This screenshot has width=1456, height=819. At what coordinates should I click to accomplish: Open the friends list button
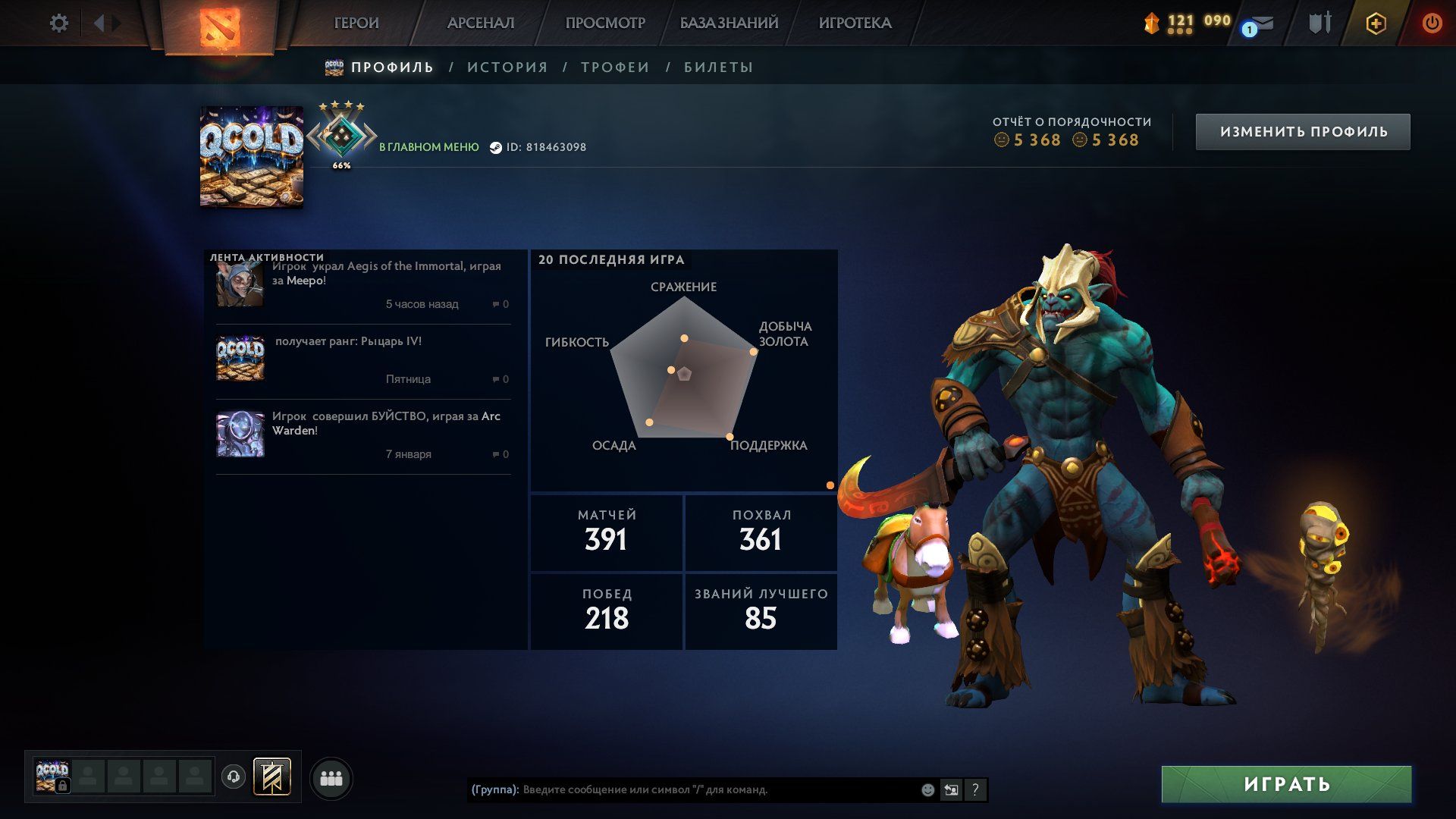coord(331,779)
